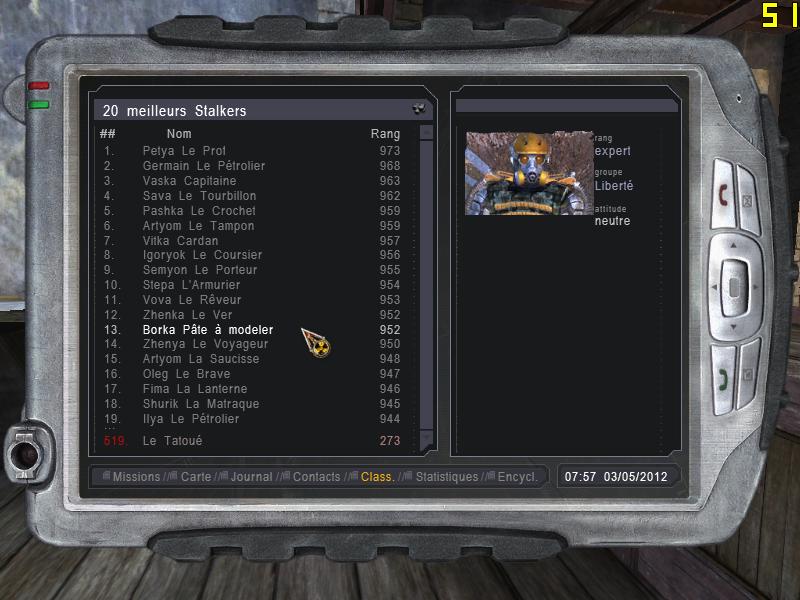Choose Vaska Capitaine row
This screenshot has height=600, width=800.
tap(189, 181)
